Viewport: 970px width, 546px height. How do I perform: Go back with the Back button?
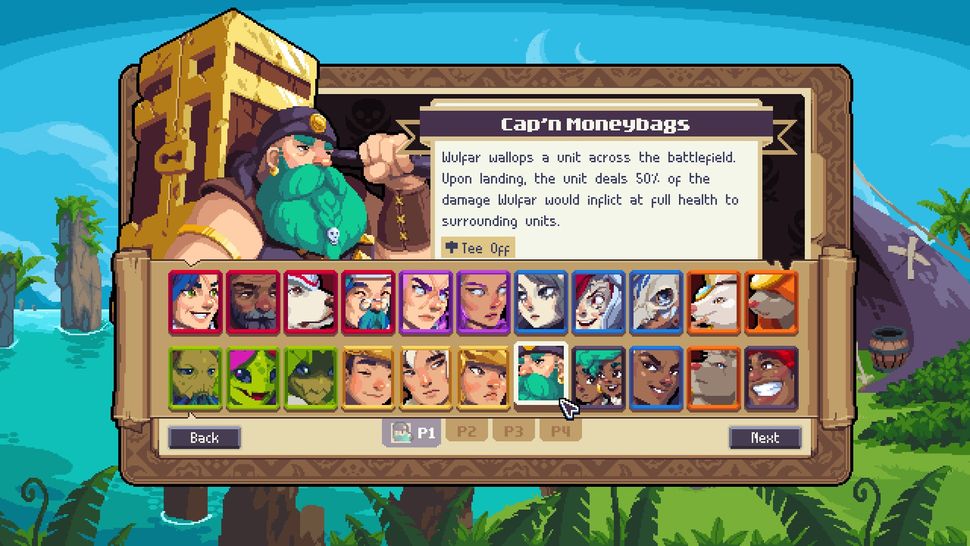pyautogui.click(x=204, y=437)
